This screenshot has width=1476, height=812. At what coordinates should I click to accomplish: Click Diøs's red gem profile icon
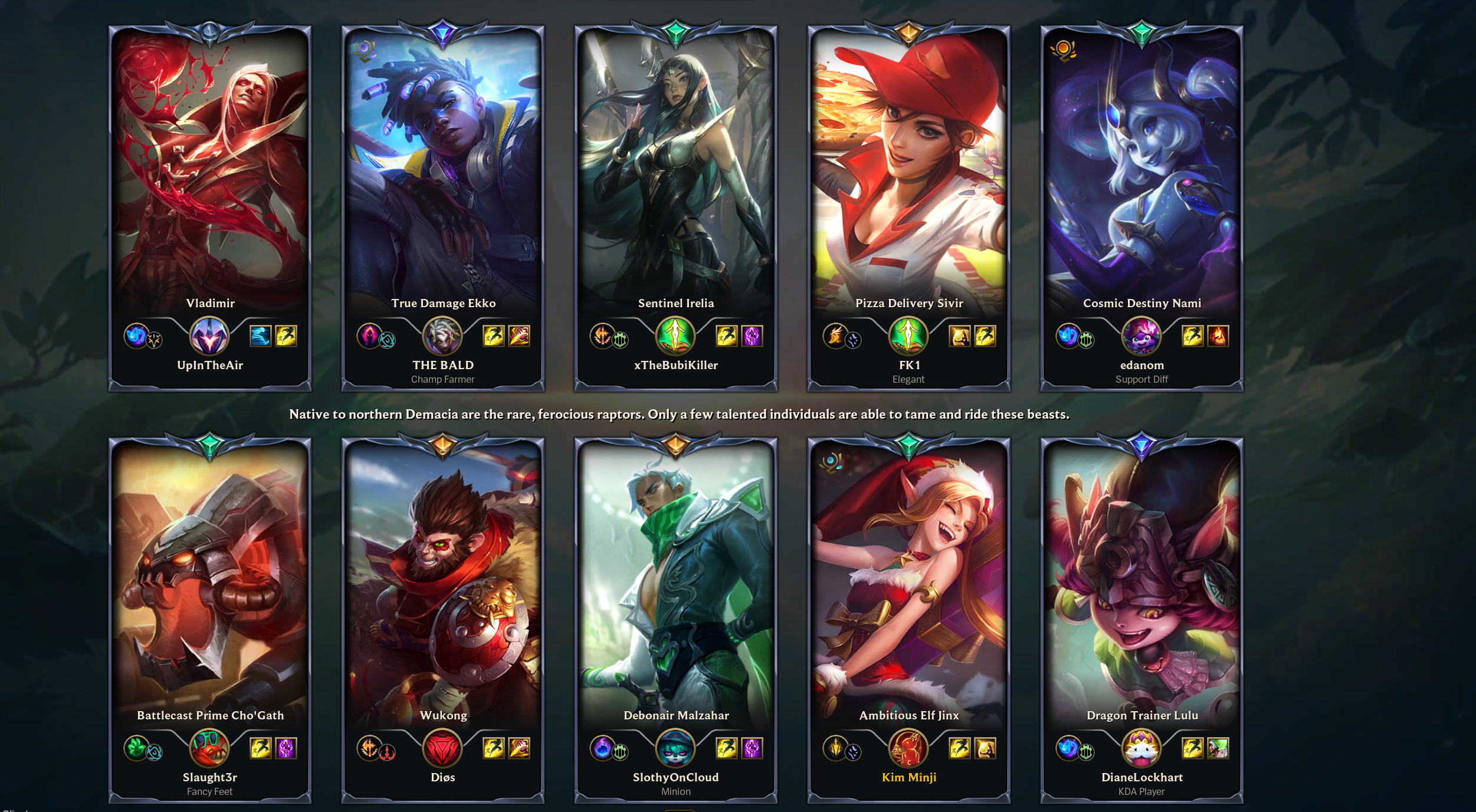pyautogui.click(x=442, y=748)
